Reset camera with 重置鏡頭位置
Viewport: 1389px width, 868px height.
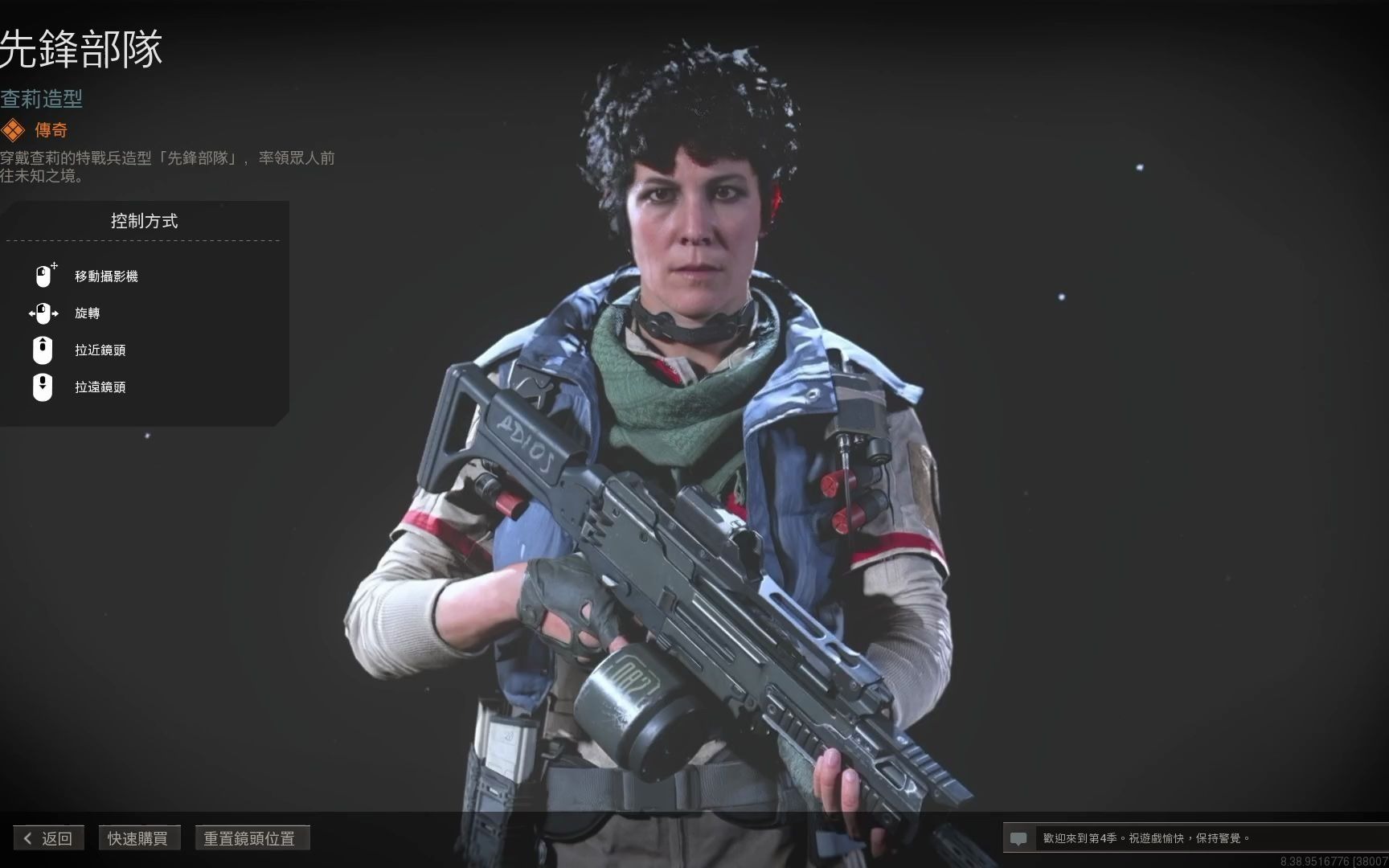click(x=251, y=838)
